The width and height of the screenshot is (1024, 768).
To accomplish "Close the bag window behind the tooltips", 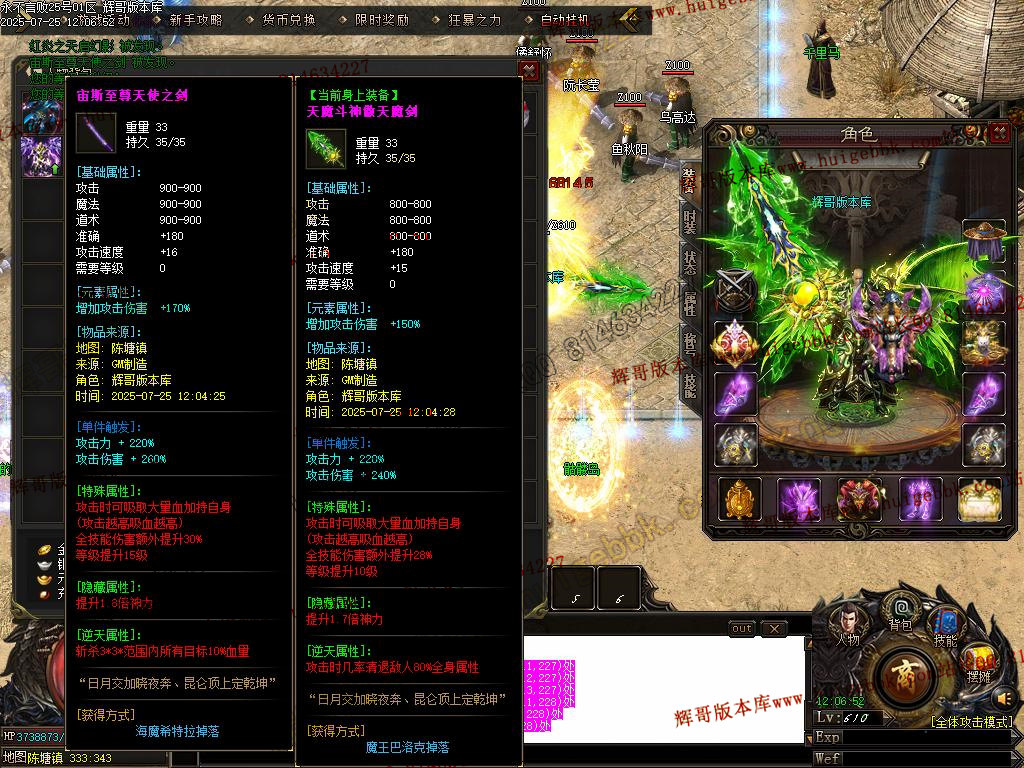I will tap(529, 70).
